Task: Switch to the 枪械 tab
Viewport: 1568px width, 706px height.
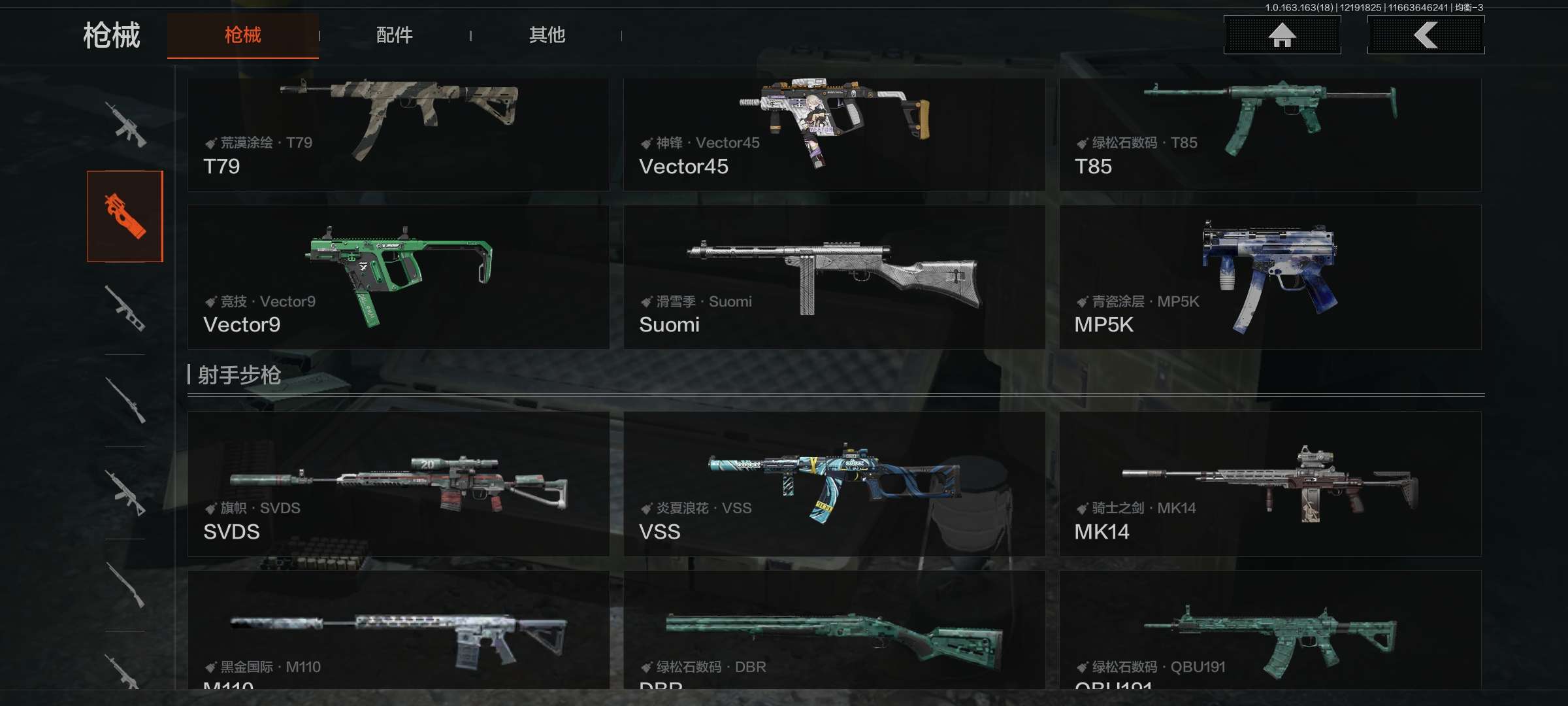Action: point(242,35)
